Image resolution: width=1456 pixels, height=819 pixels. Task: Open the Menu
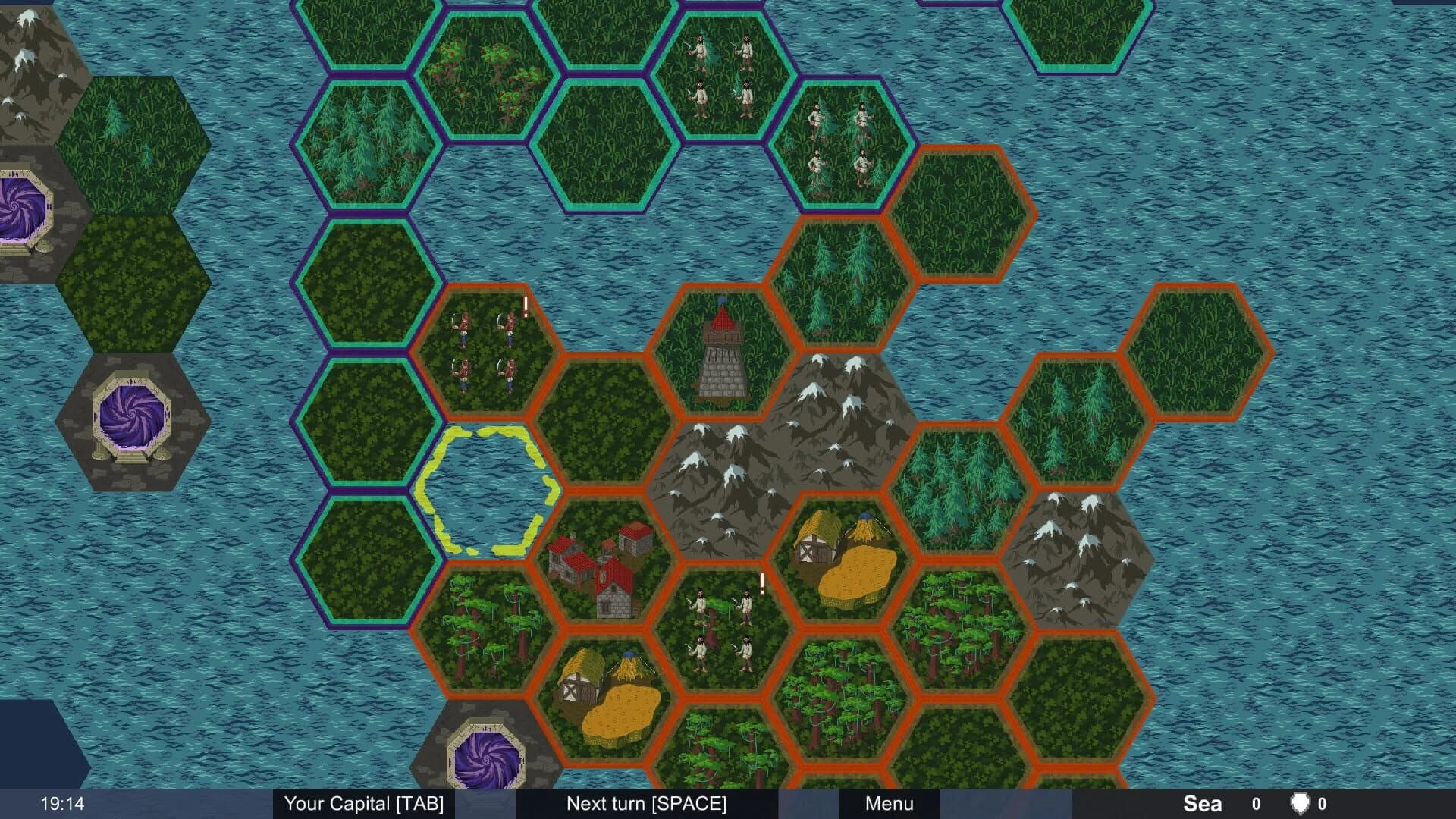[x=889, y=804]
